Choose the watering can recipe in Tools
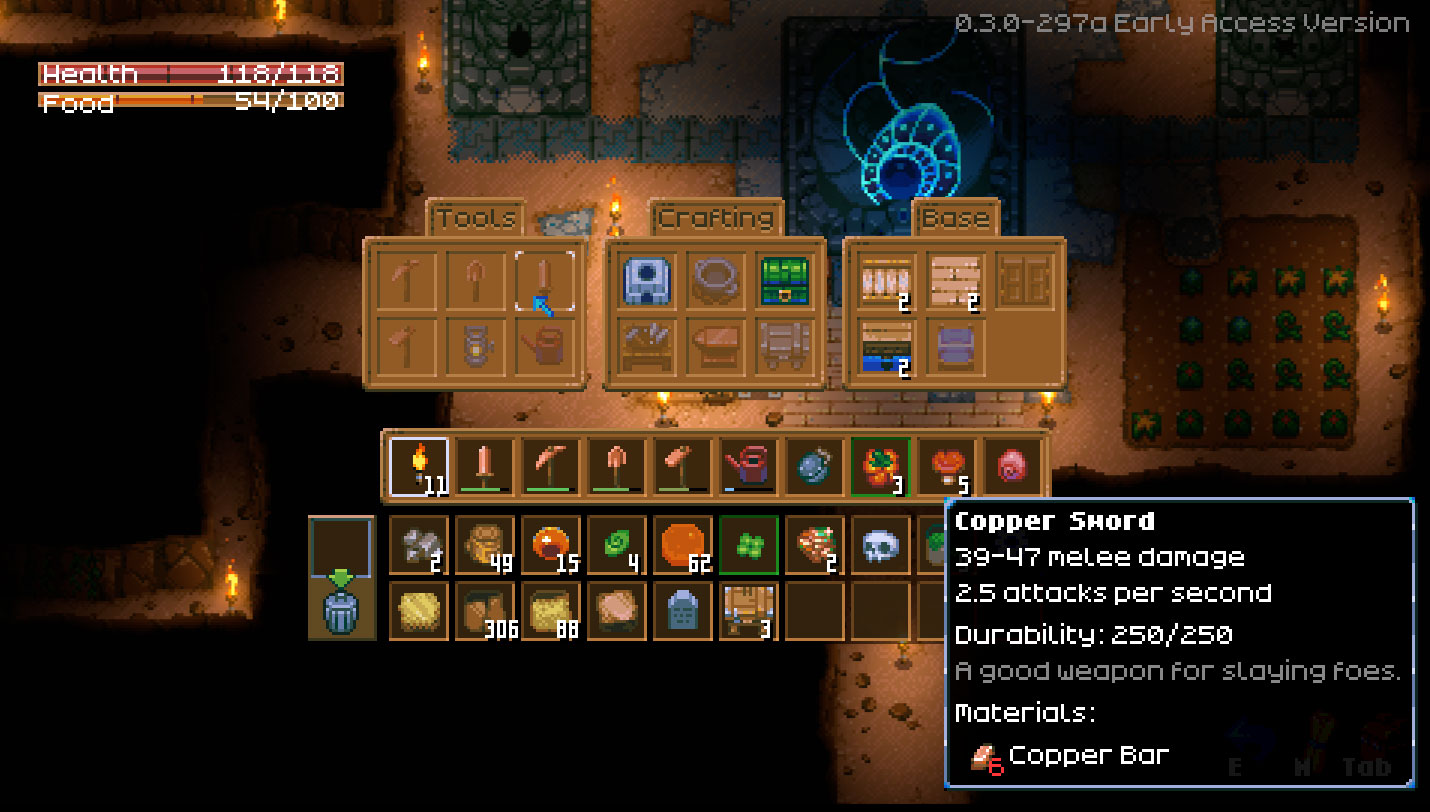 point(545,346)
